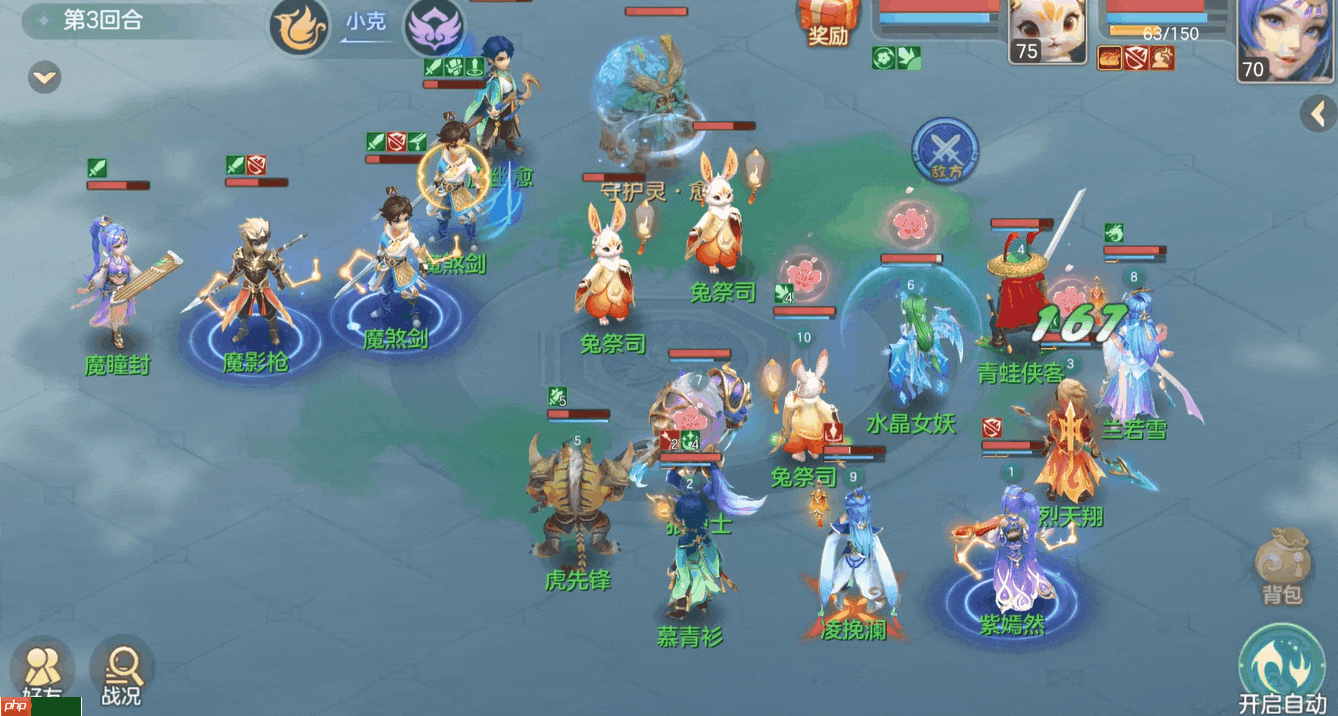Expand the dropdown arrow under the round counter

(44, 77)
